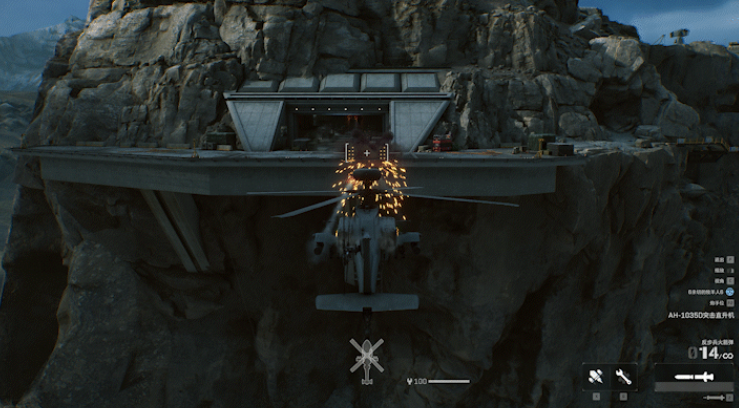
Task: Click the helicopter status icon
Action: point(366,355)
